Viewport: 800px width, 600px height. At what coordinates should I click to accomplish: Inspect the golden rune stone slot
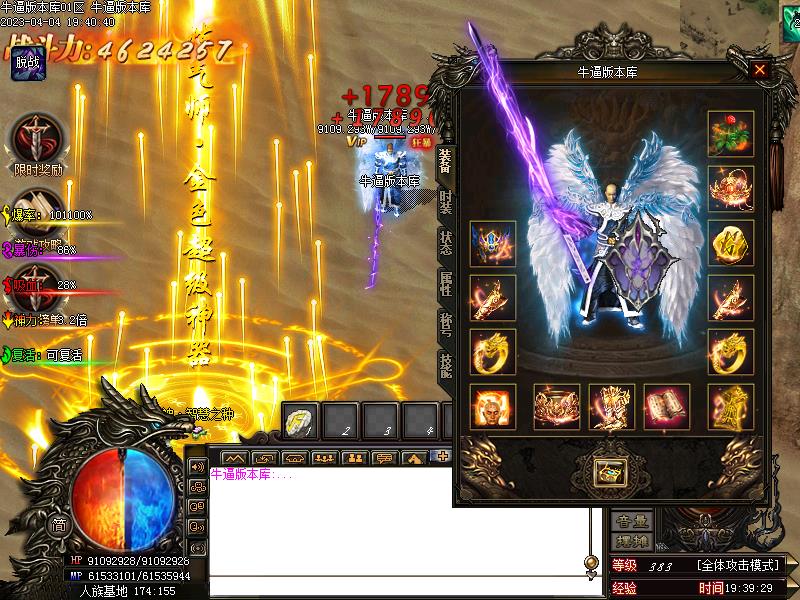[731, 243]
